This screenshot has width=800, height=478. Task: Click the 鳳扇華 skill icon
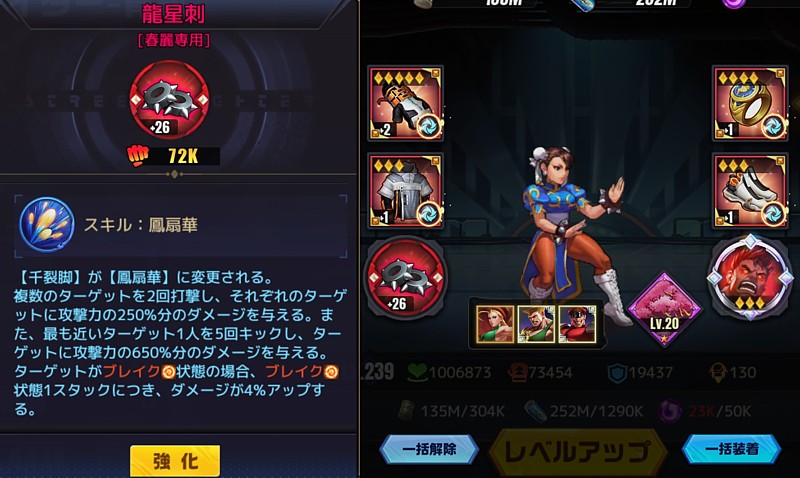pyautogui.click(x=48, y=224)
